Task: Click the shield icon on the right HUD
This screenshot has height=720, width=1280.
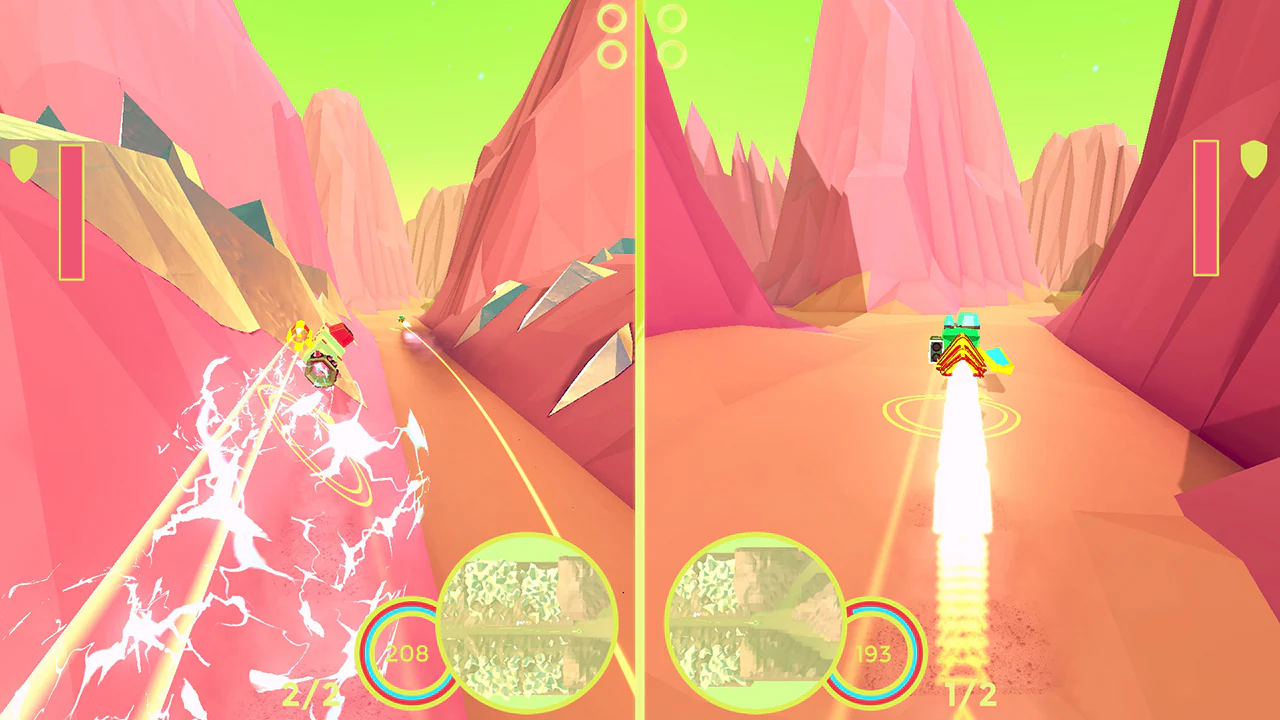Action: 1254,160
